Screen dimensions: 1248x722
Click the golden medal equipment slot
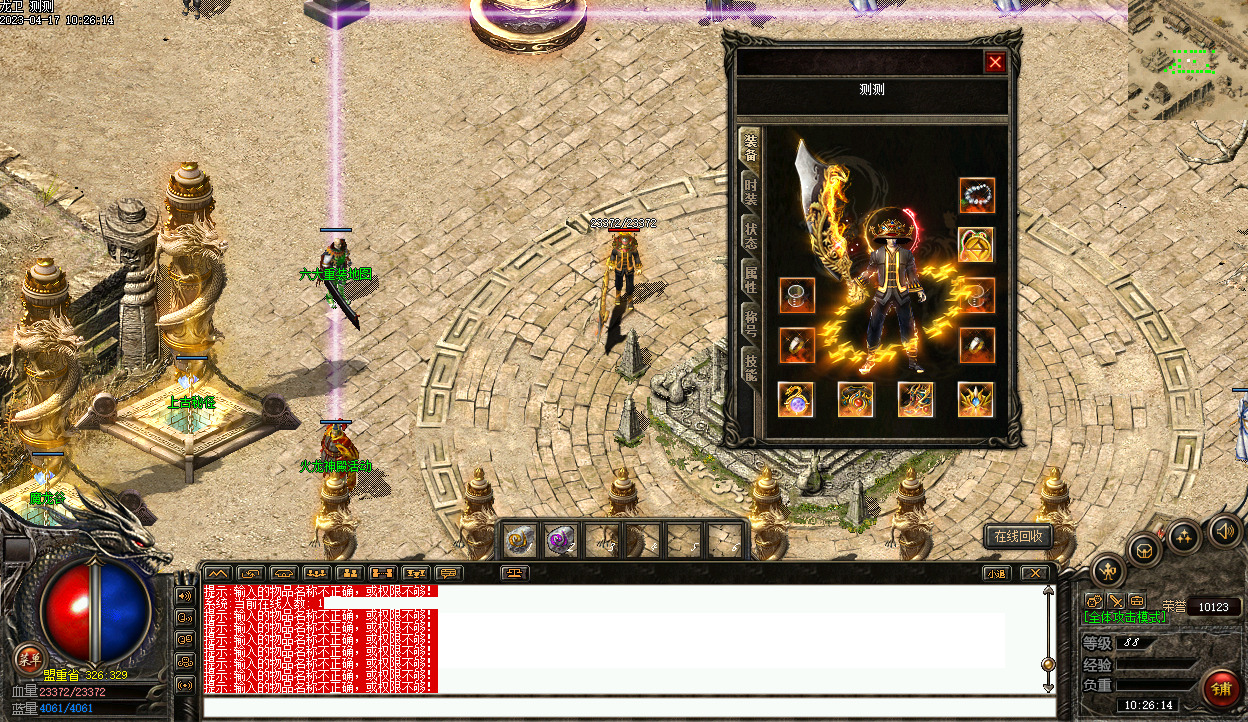[x=976, y=244]
